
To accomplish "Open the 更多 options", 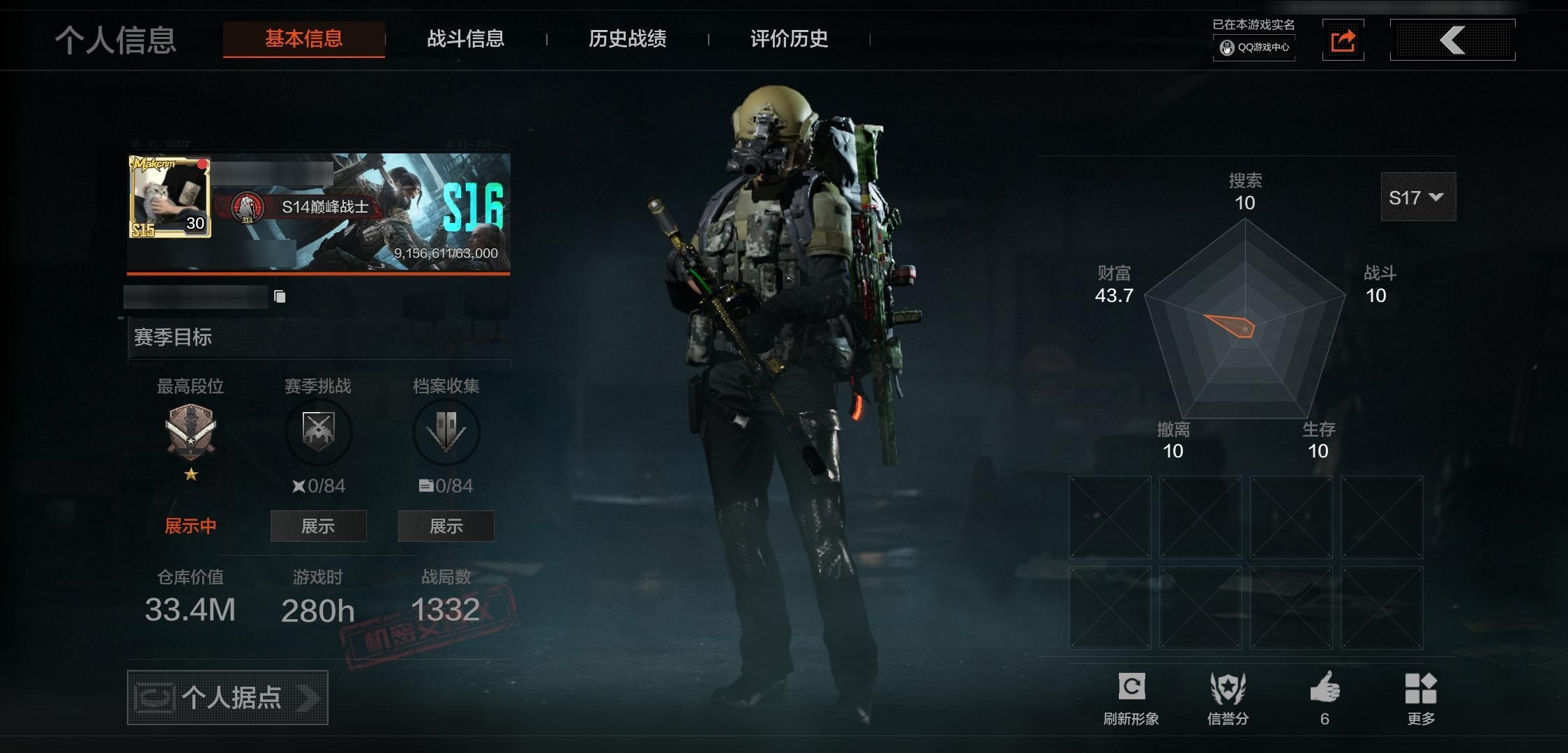I will (1421, 699).
